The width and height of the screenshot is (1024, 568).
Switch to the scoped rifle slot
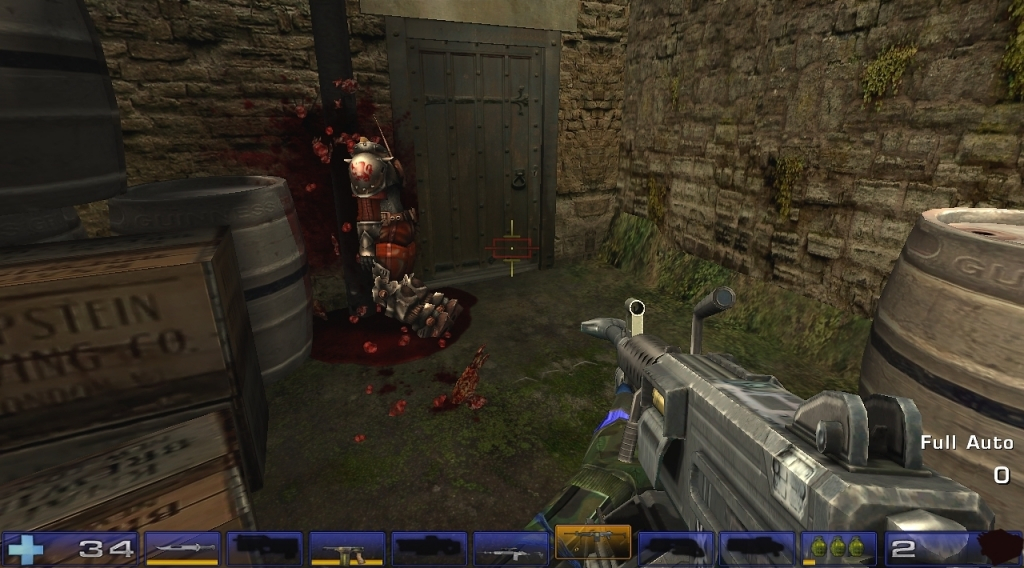(510, 548)
